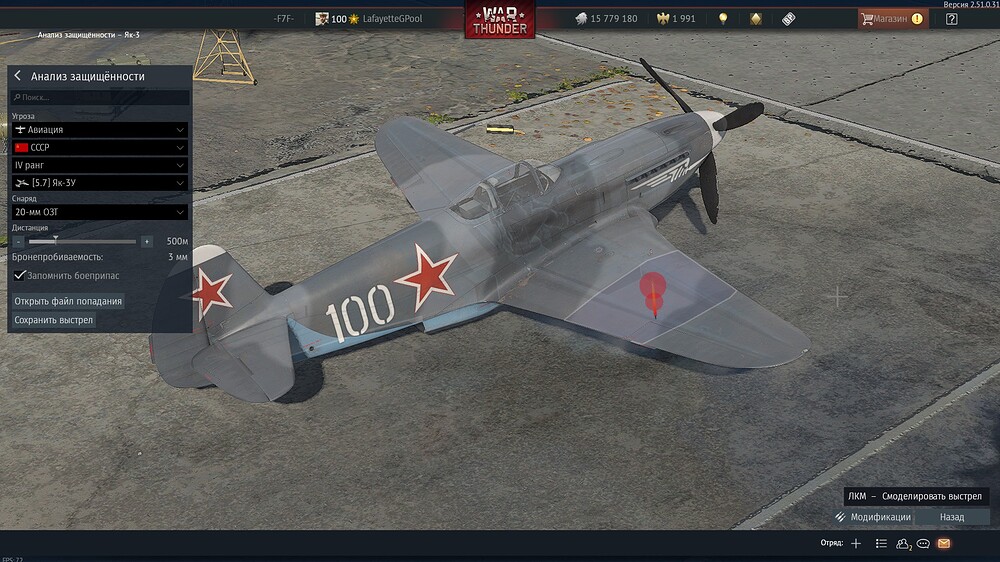1000x562 pixels.
Task: Open the Магазин shop
Action: (891, 18)
